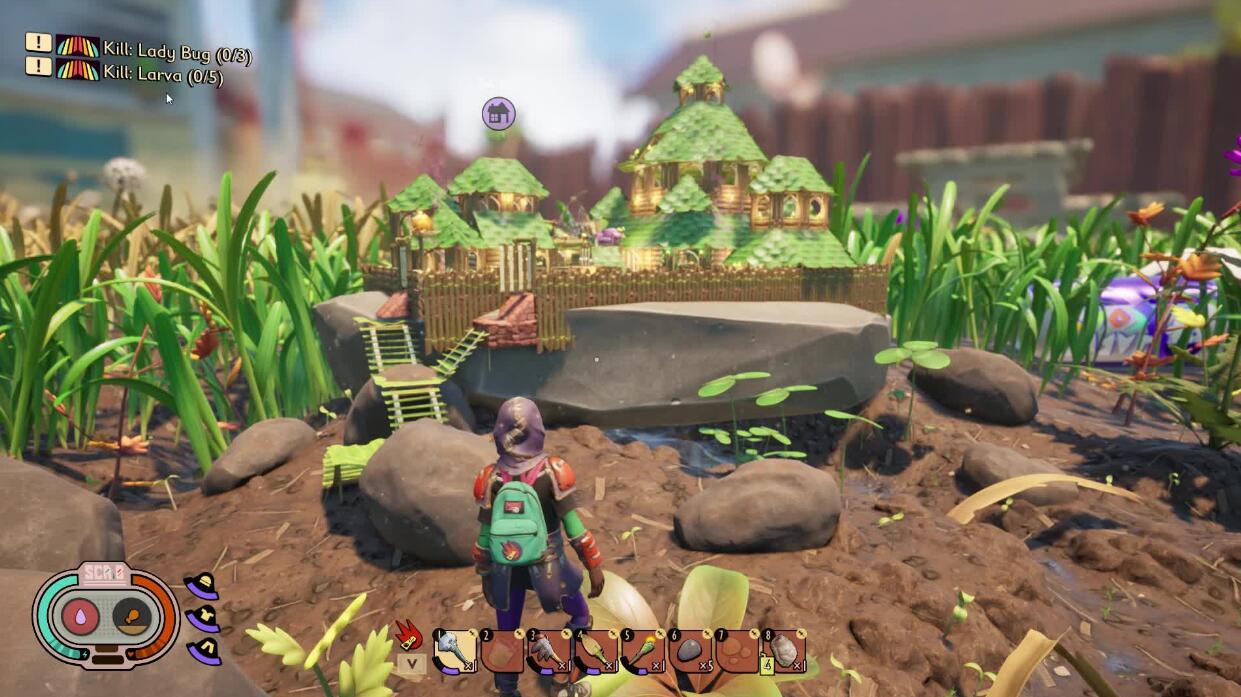The image size is (1241, 697).
Task: Click the chest armor durability icon
Action: click(x=203, y=619)
